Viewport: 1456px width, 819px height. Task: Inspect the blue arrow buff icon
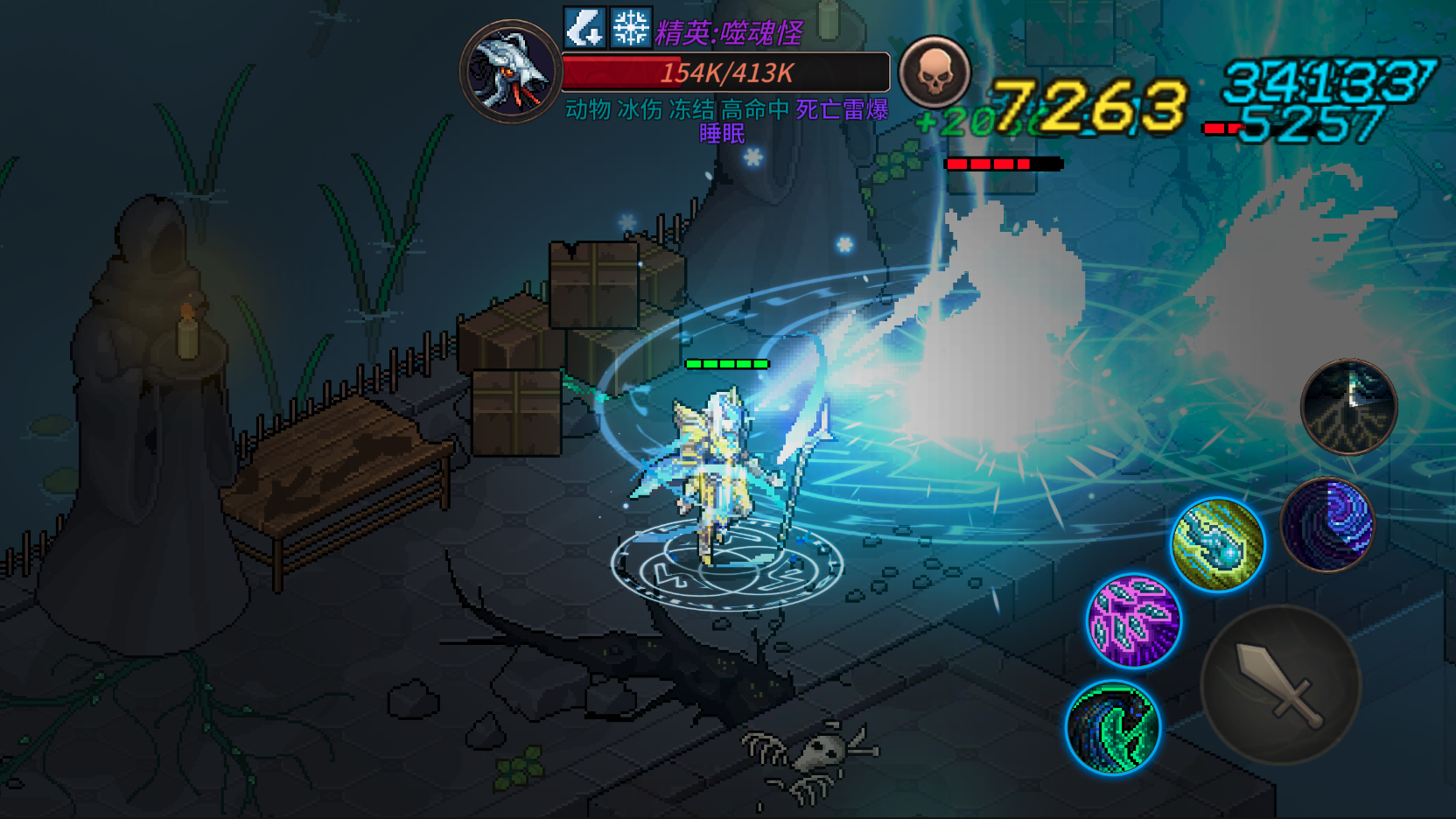click(x=584, y=27)
